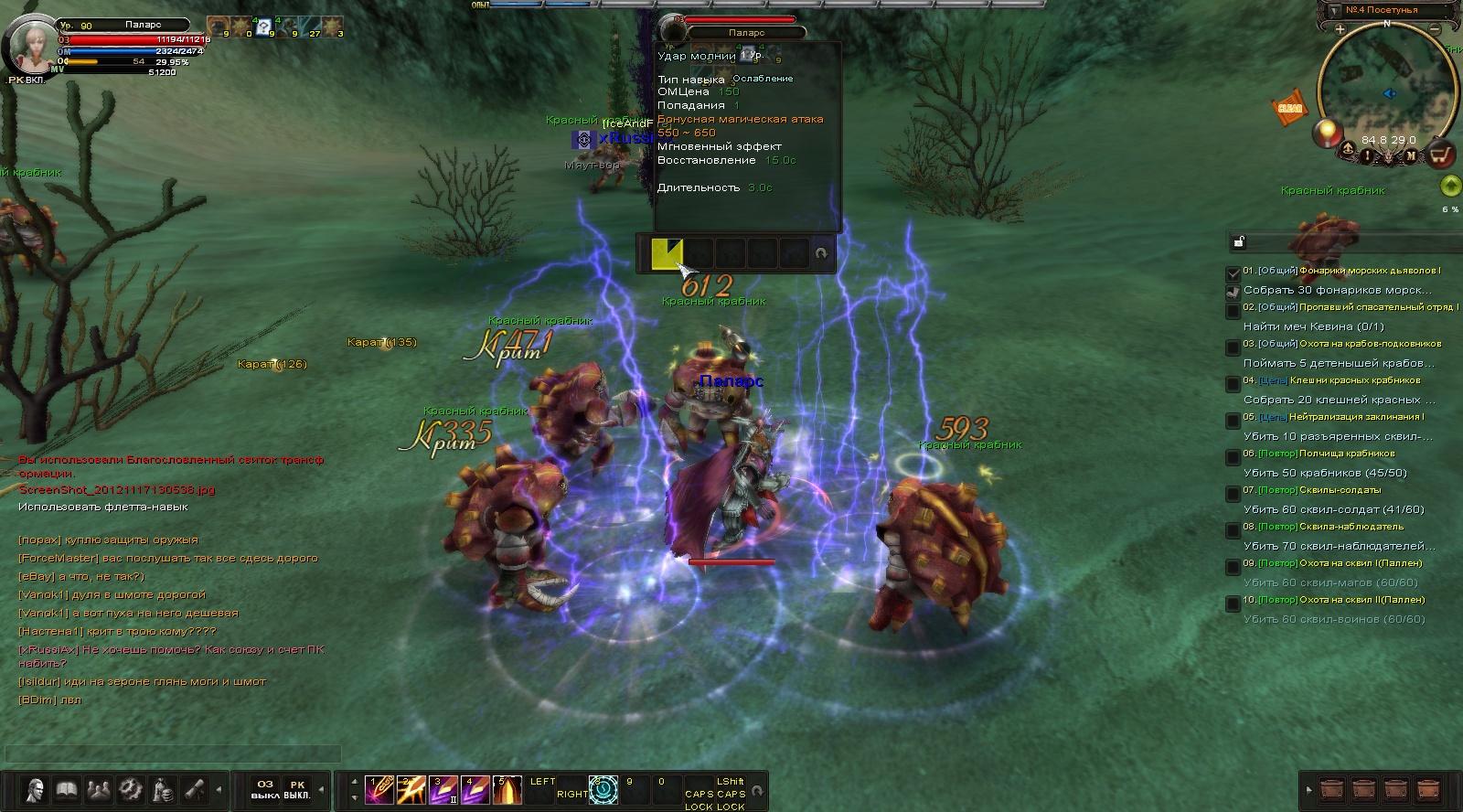This screenshot has width=1463, height=812.
Task: Zoom in the minimap with the plus button
Action: pos(1340,29)
